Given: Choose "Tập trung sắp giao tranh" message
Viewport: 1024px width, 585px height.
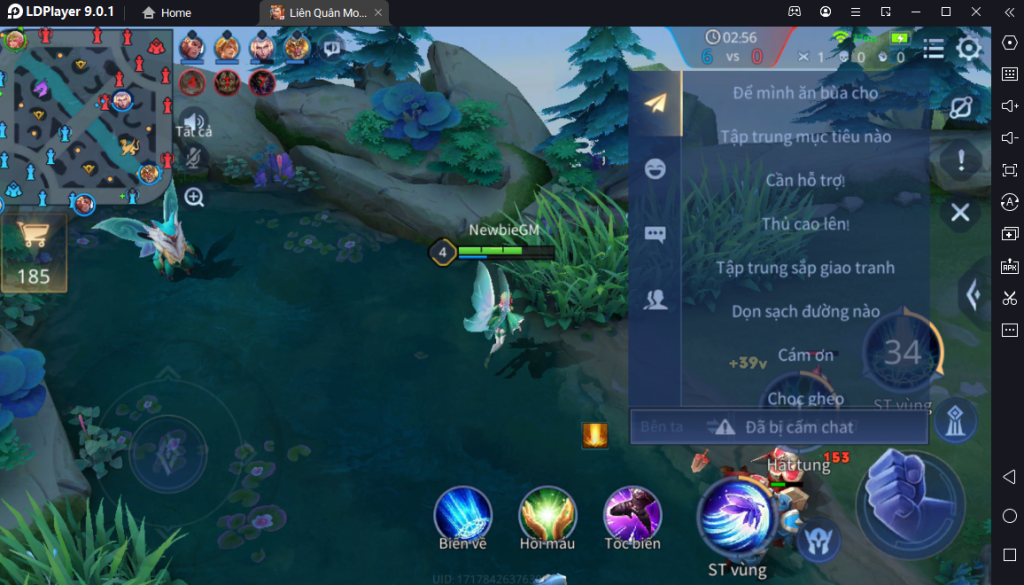Looking at the screenshot, I should pos(805,268).
